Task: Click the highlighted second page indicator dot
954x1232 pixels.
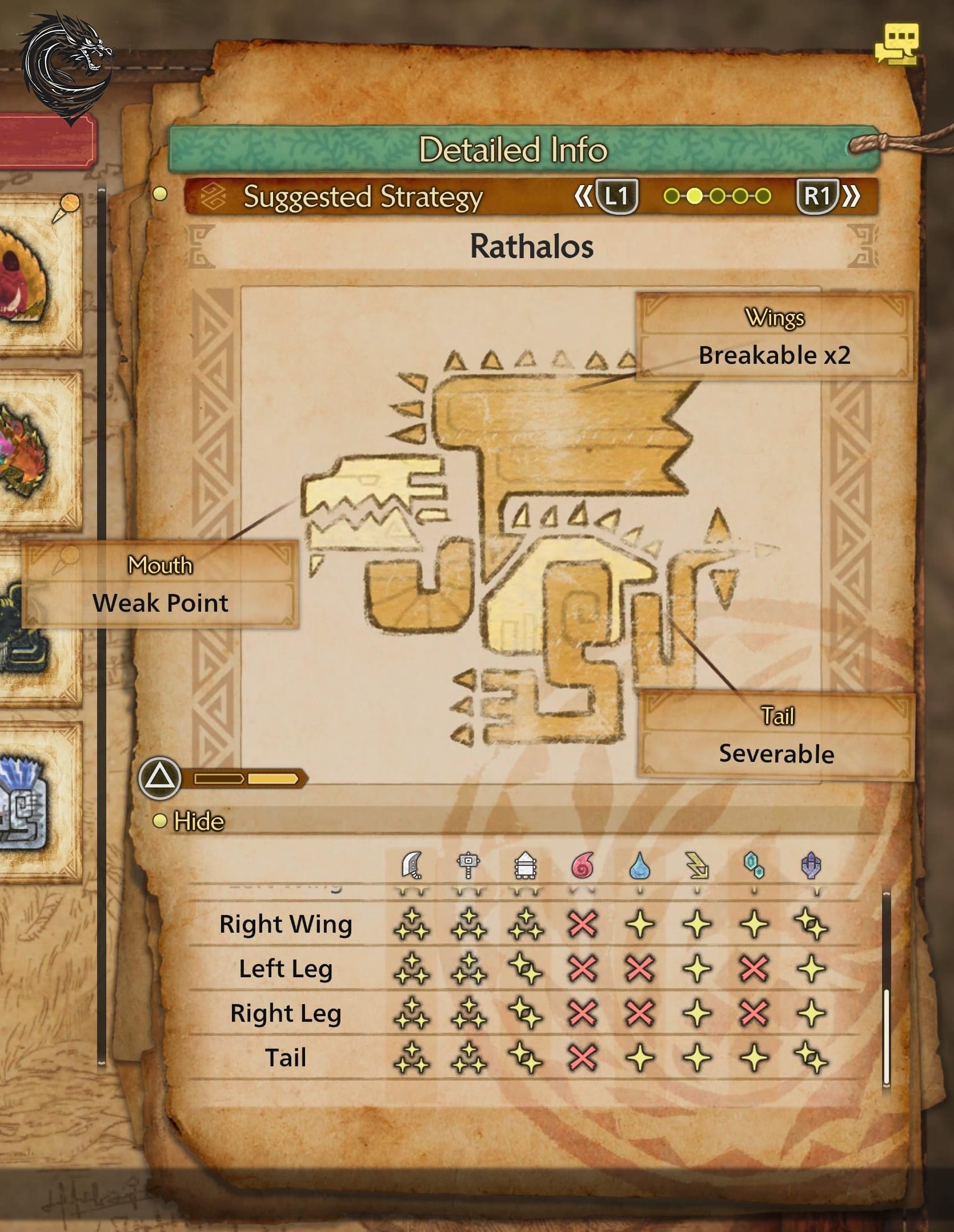Action: pyautogui.click(x=694, y=196)
